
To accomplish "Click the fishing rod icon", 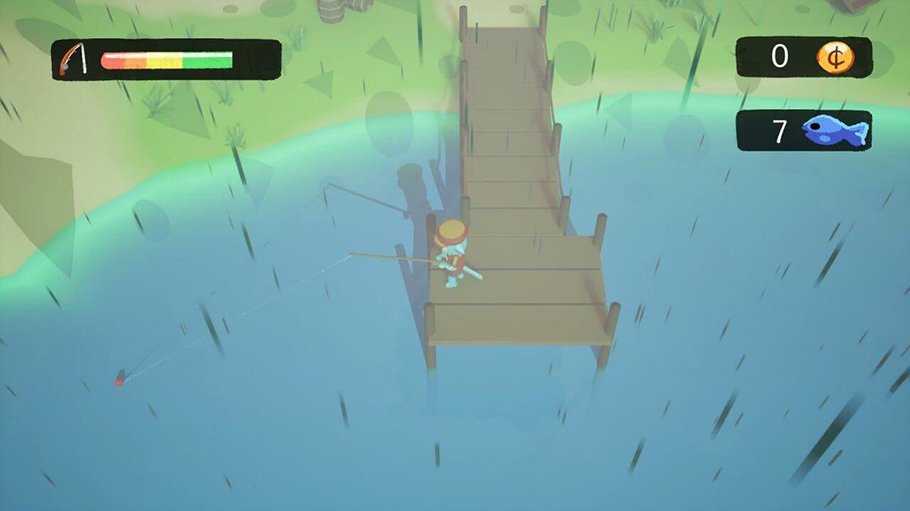I will (71, 59).
